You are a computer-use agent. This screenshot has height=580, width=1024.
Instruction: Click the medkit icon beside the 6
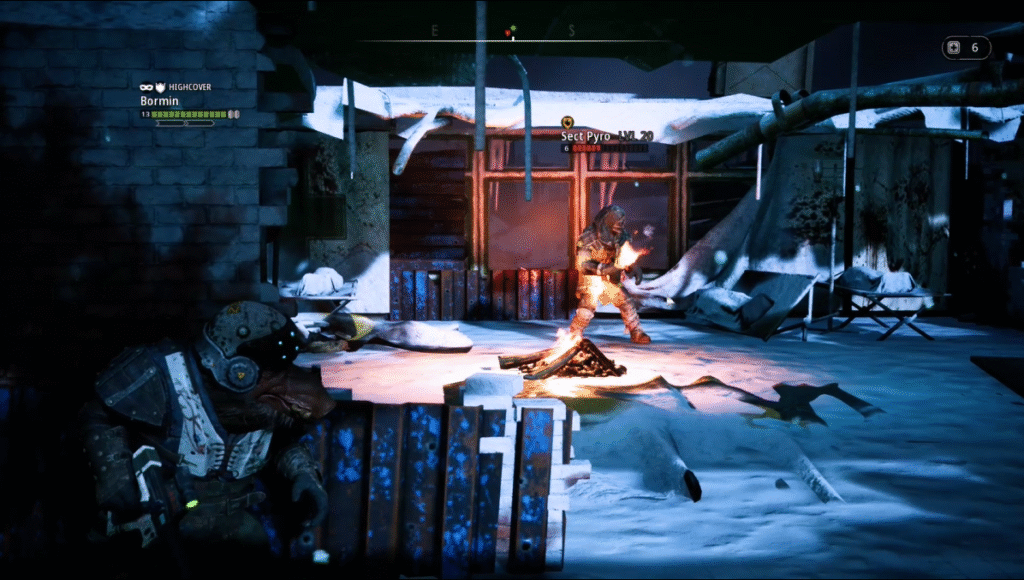click(955, 48)
